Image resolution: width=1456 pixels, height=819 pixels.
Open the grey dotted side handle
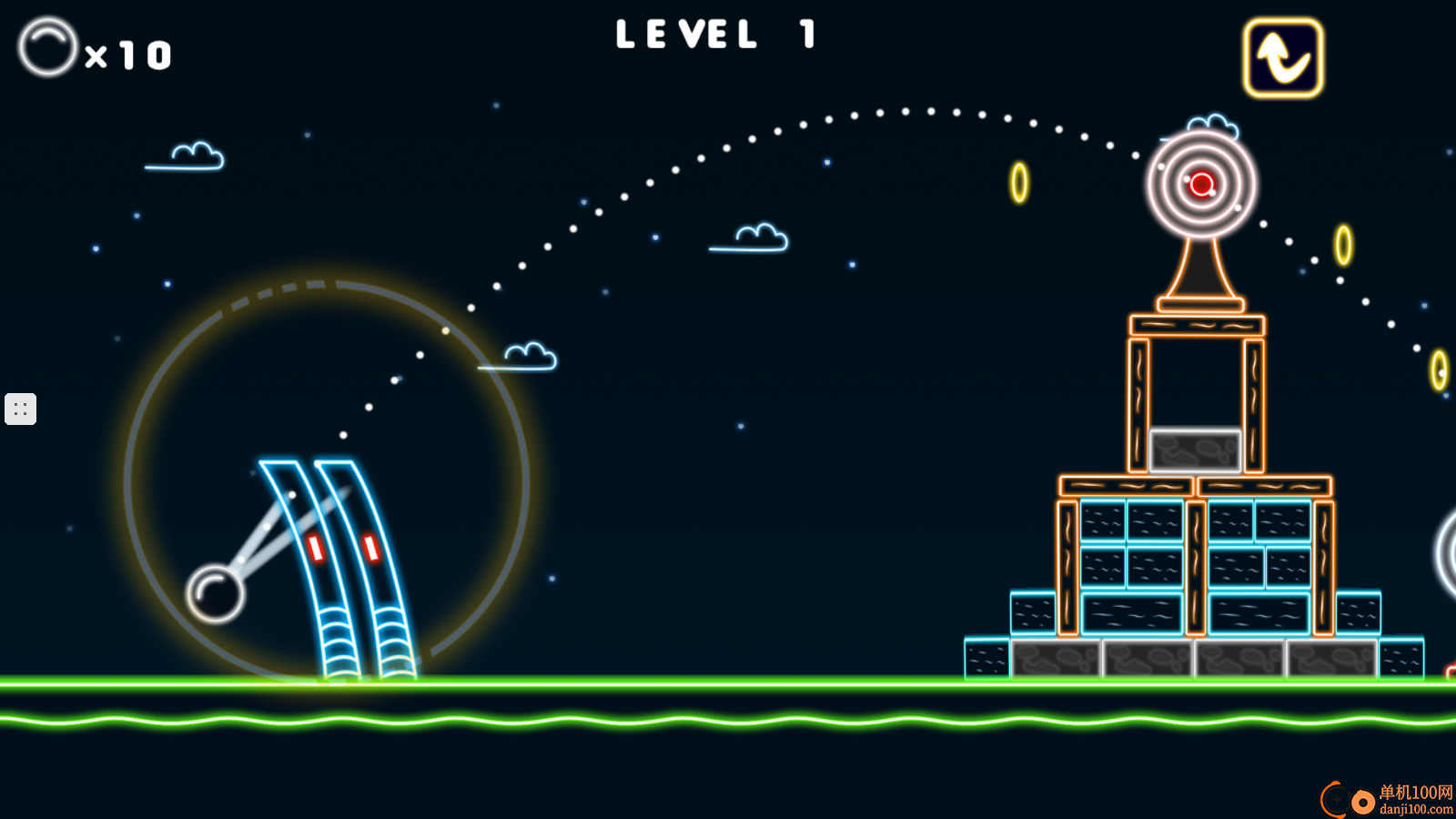point(20,409)
